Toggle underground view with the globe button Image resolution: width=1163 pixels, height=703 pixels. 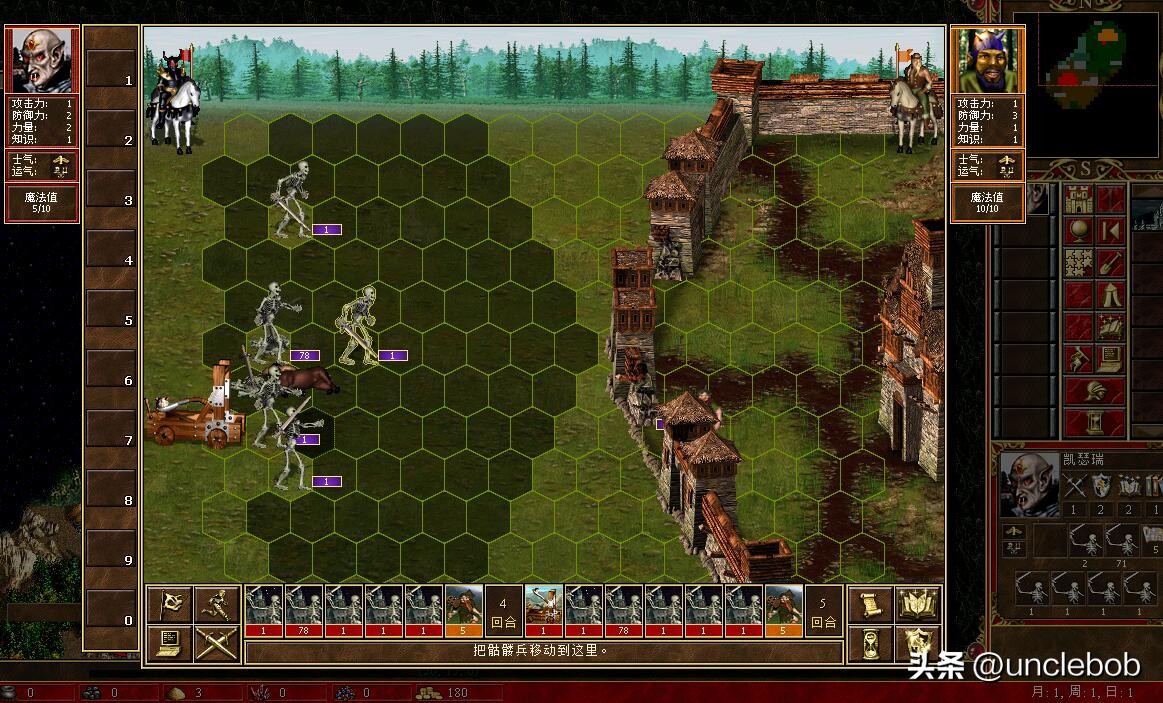[1078, 231]
